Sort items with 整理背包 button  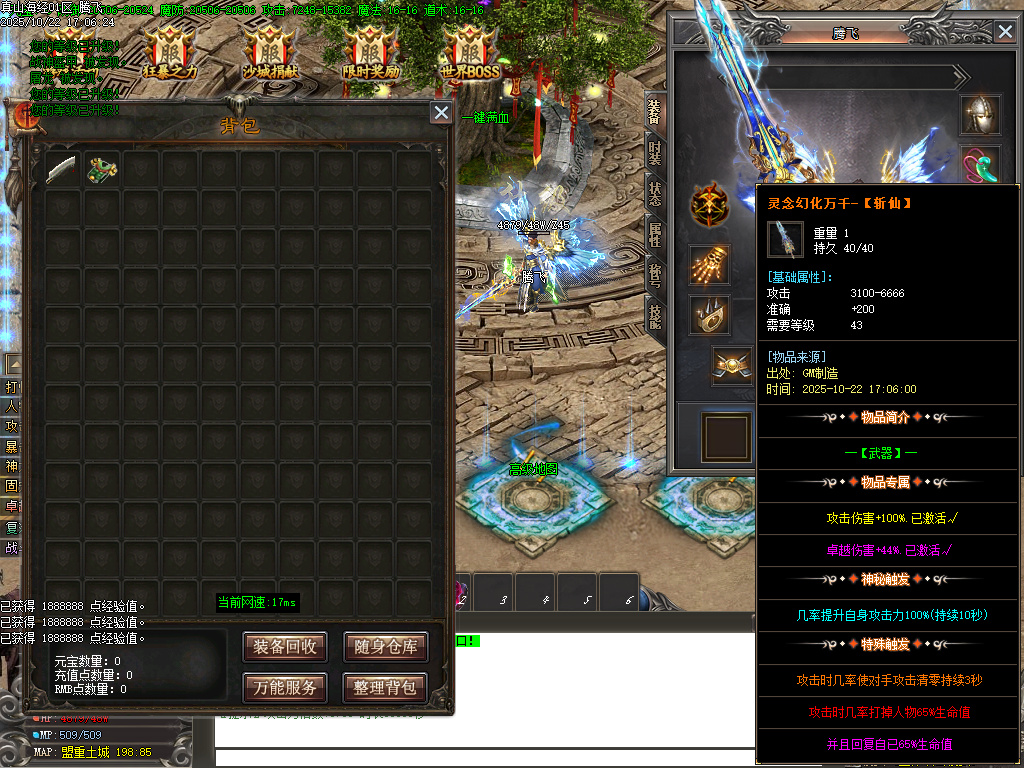coord(385,687)
